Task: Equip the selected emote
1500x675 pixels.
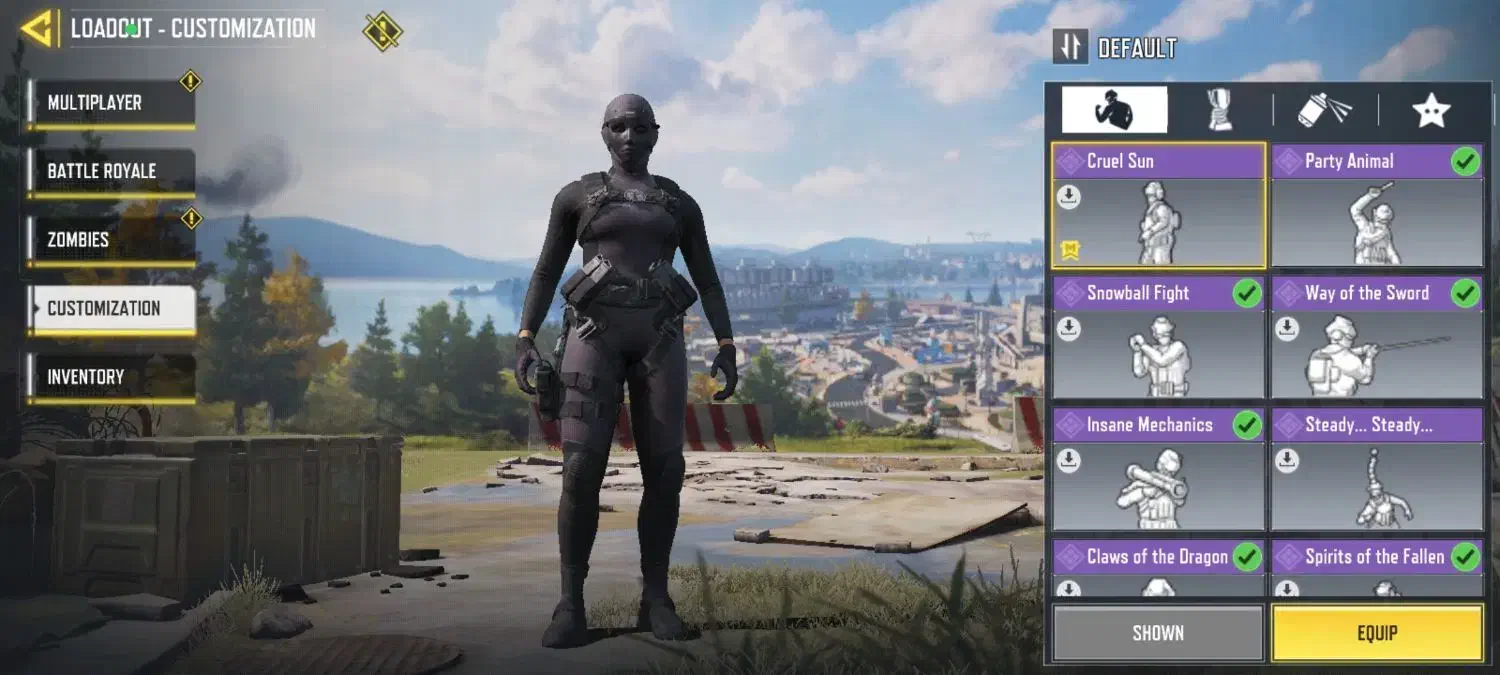Action: (1376, 633)
